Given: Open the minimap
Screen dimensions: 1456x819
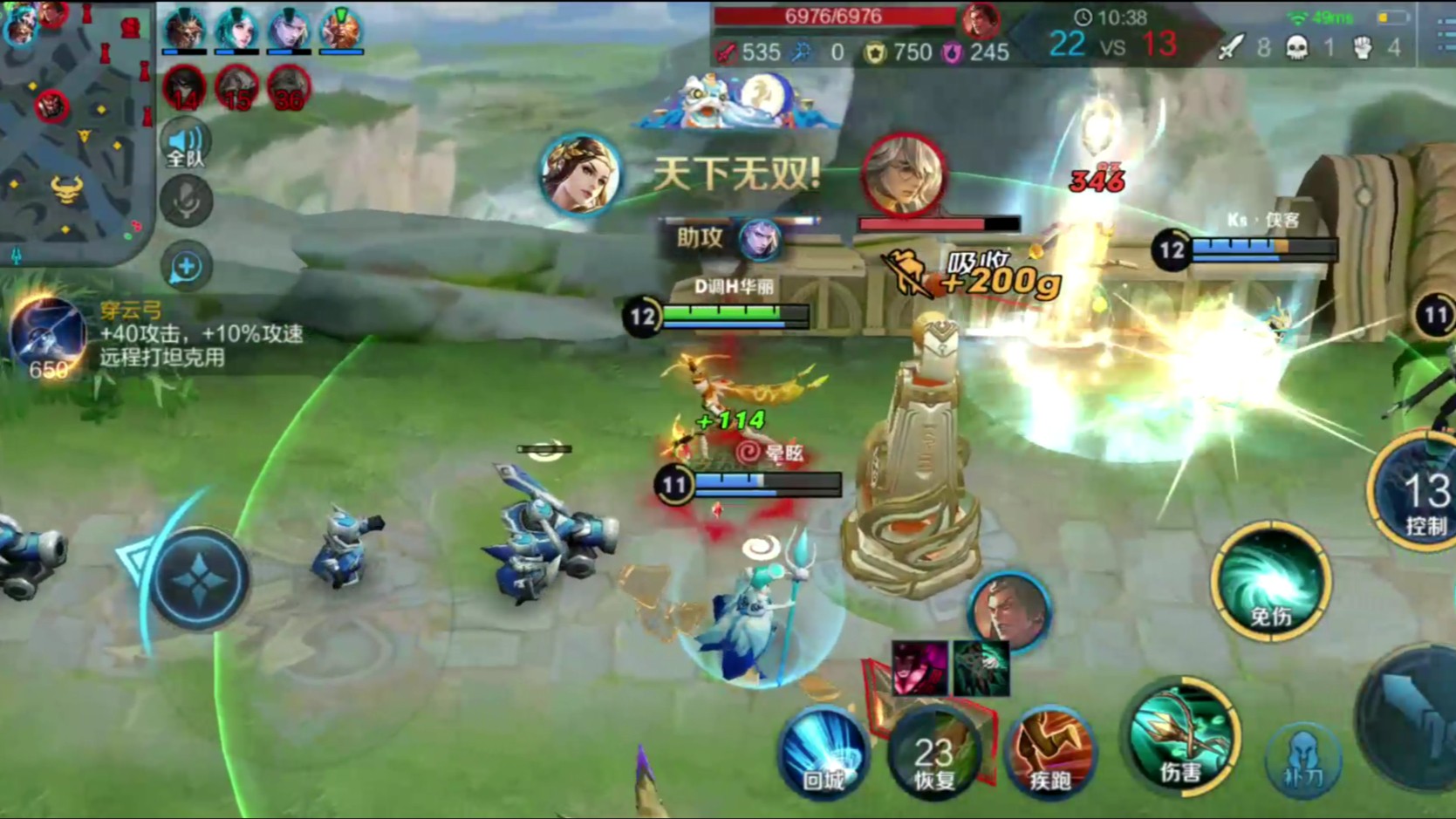Looking at the screenshot, I should 74,131.
